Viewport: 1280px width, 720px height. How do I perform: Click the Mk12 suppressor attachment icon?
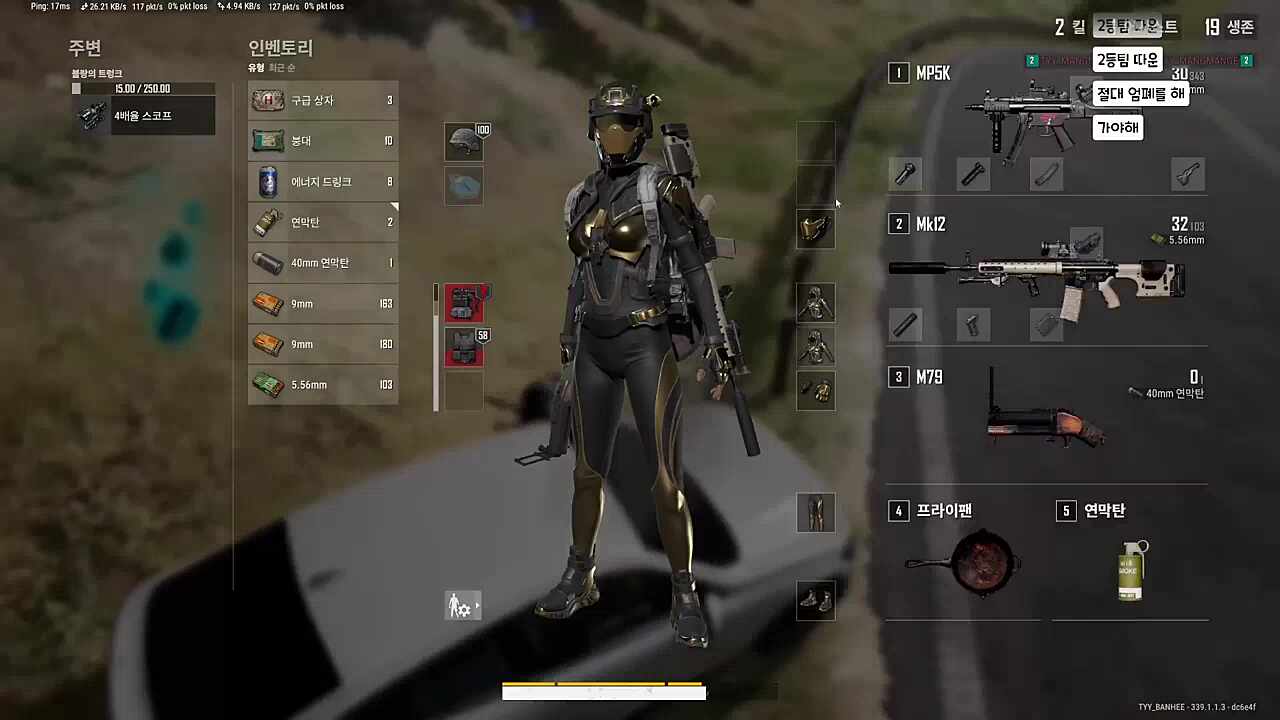click(906, 323)
